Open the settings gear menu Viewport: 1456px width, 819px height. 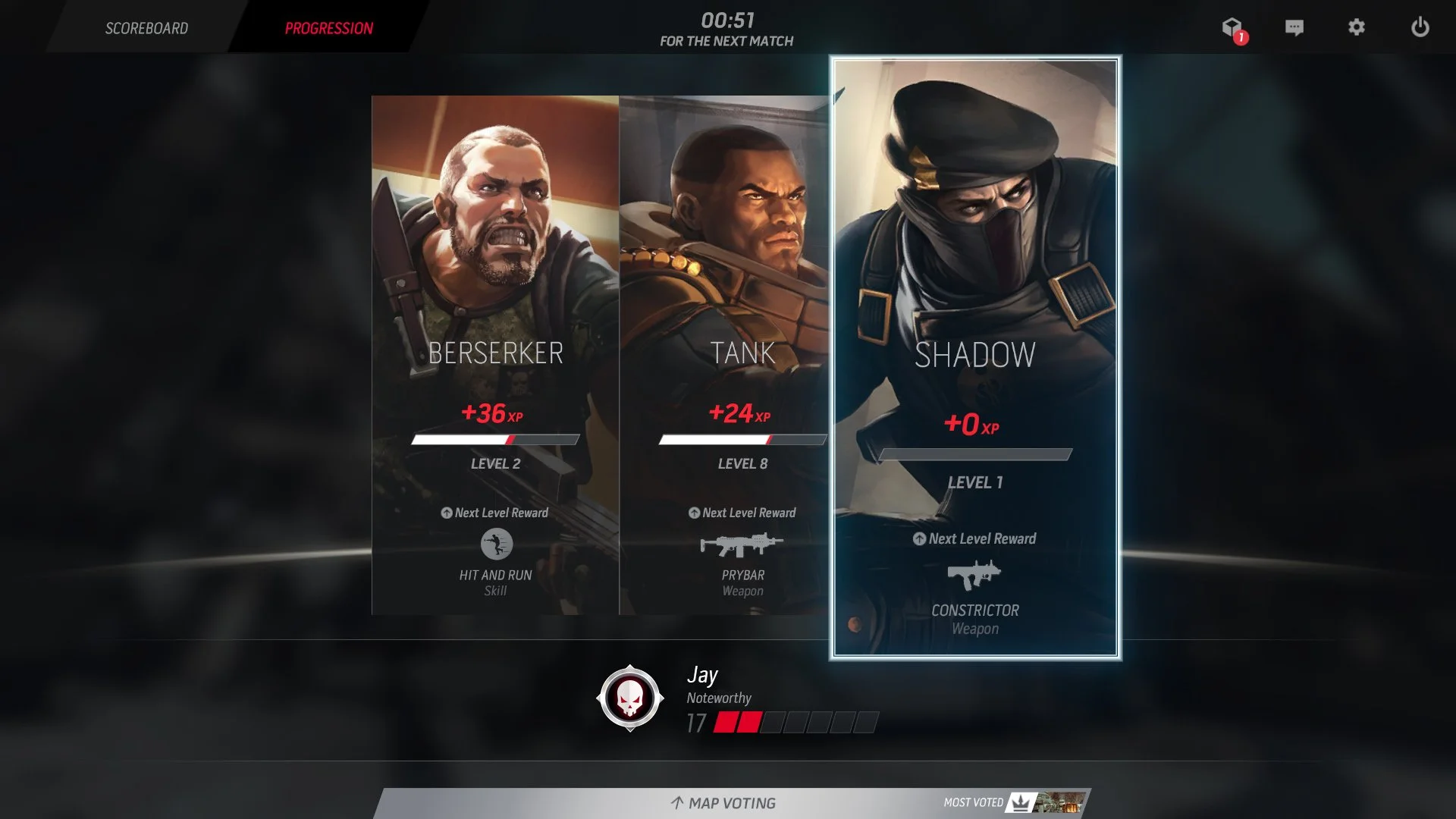point(1357,28)
